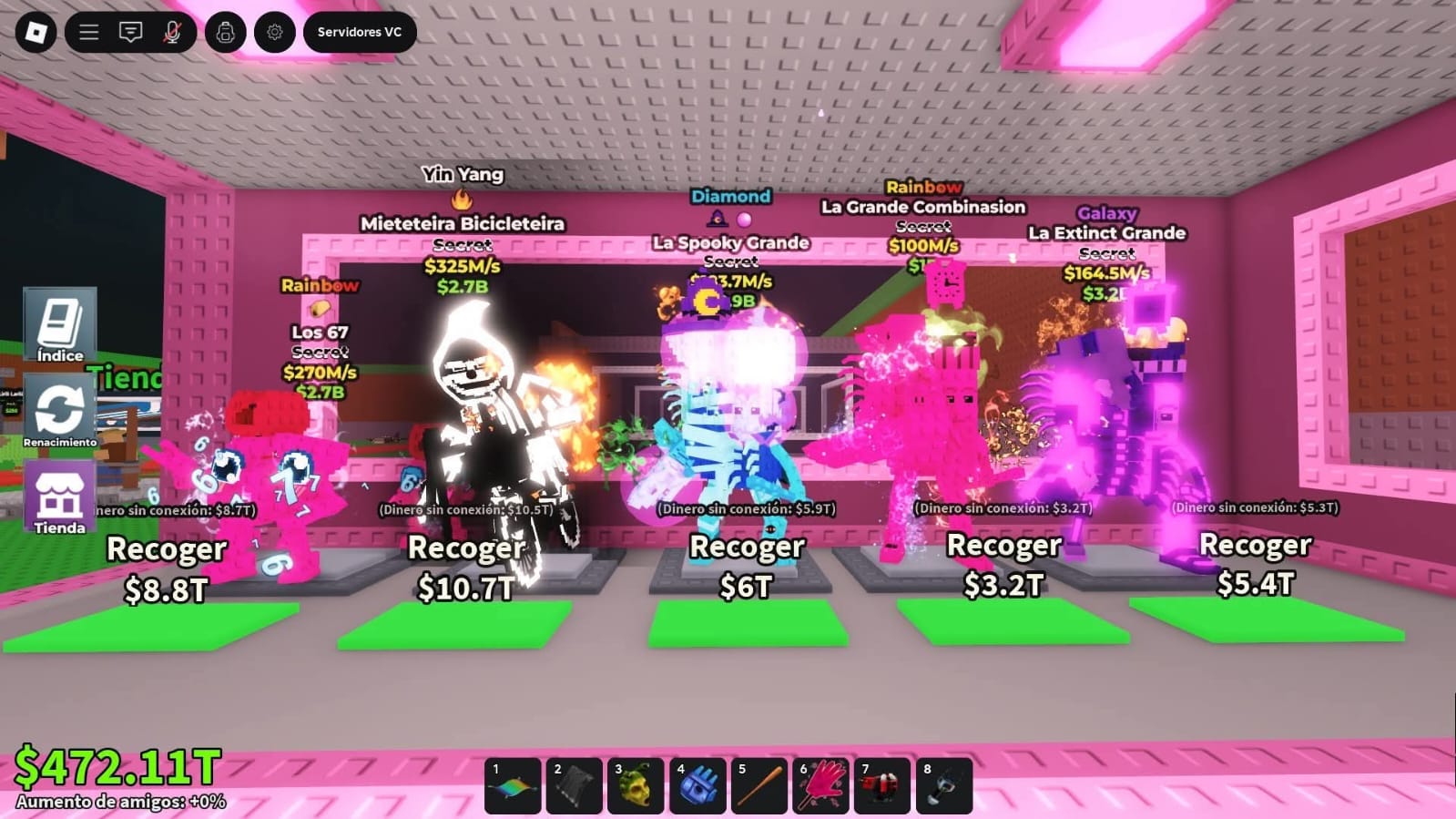
Task: Open the Tienda shop
Action: click(60, 498)
